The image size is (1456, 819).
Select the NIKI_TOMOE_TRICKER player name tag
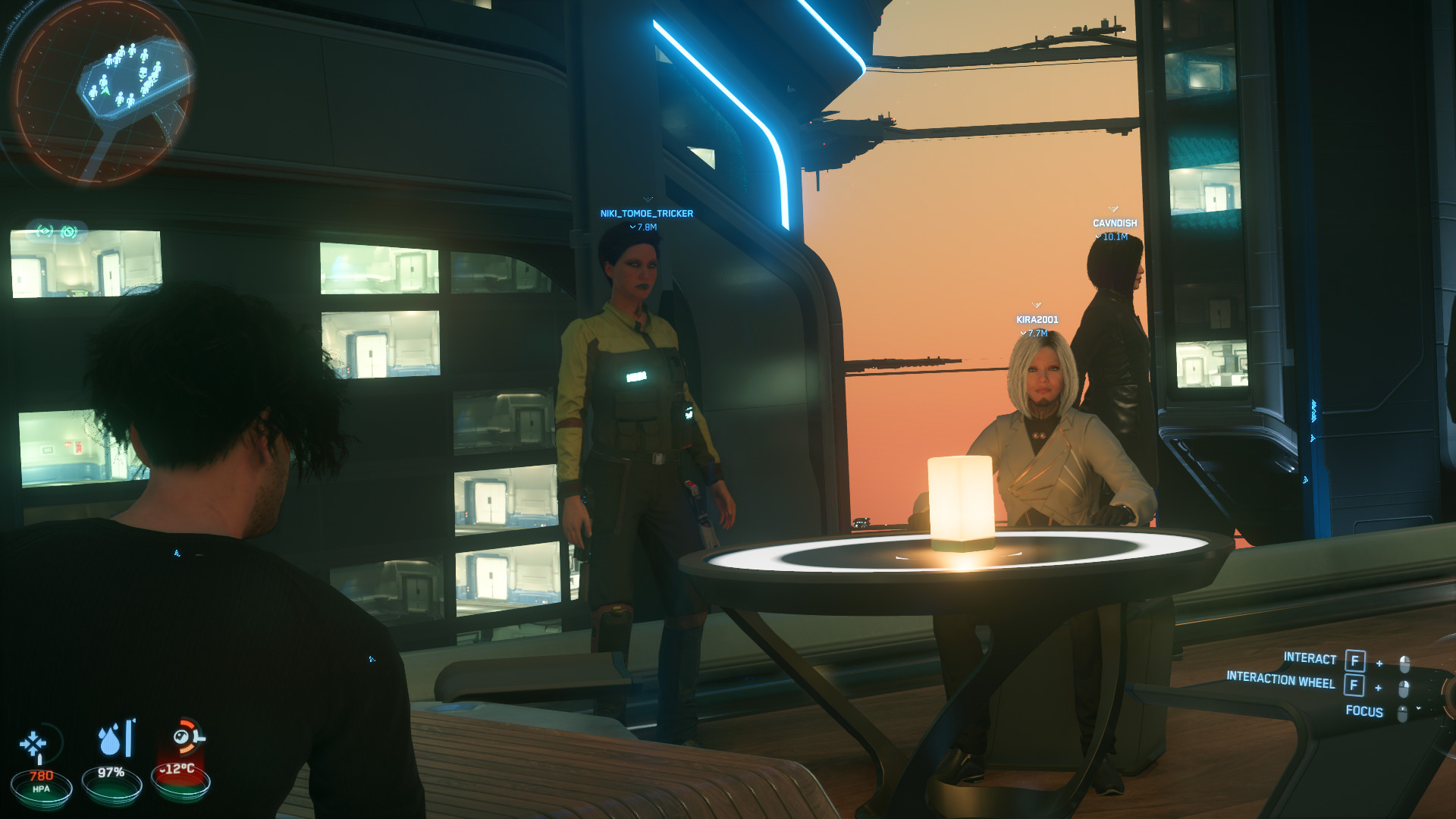point(646,214)
